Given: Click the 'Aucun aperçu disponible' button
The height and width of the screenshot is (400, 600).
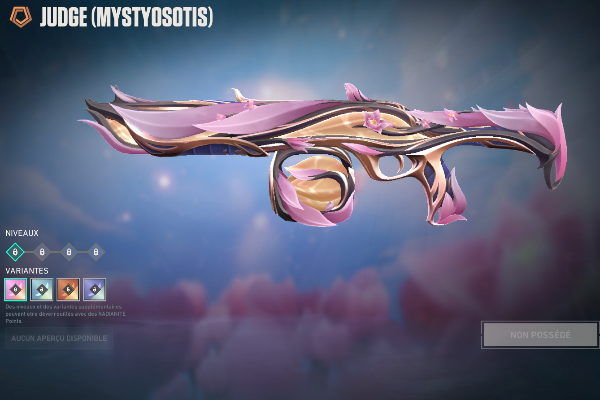Looking at the screenshot, I should tap(58, 339).
